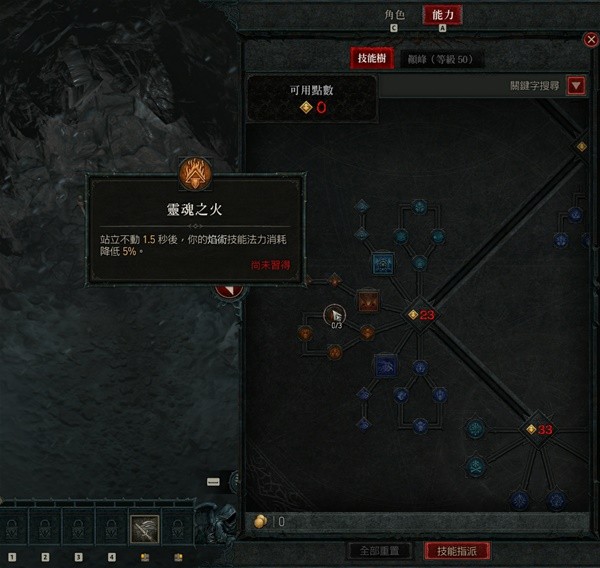The height and width of the screenshot is (568, 600).
Task: Expand the red arrow dropdown beside keyword search
Action: point(576,86)
